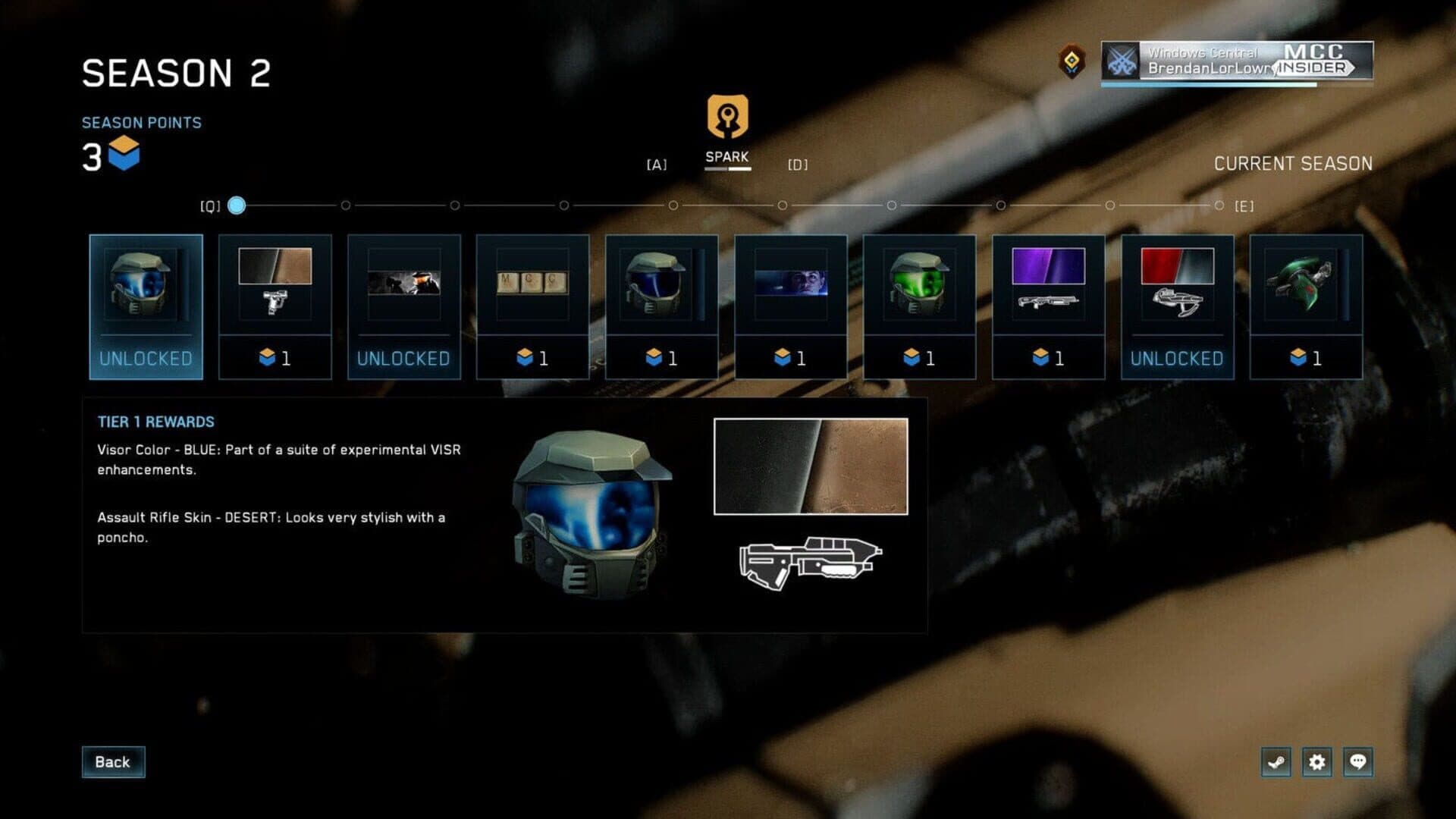
Task: Select the unlocked red plasma rifle skin
Action: [1177, 306]
